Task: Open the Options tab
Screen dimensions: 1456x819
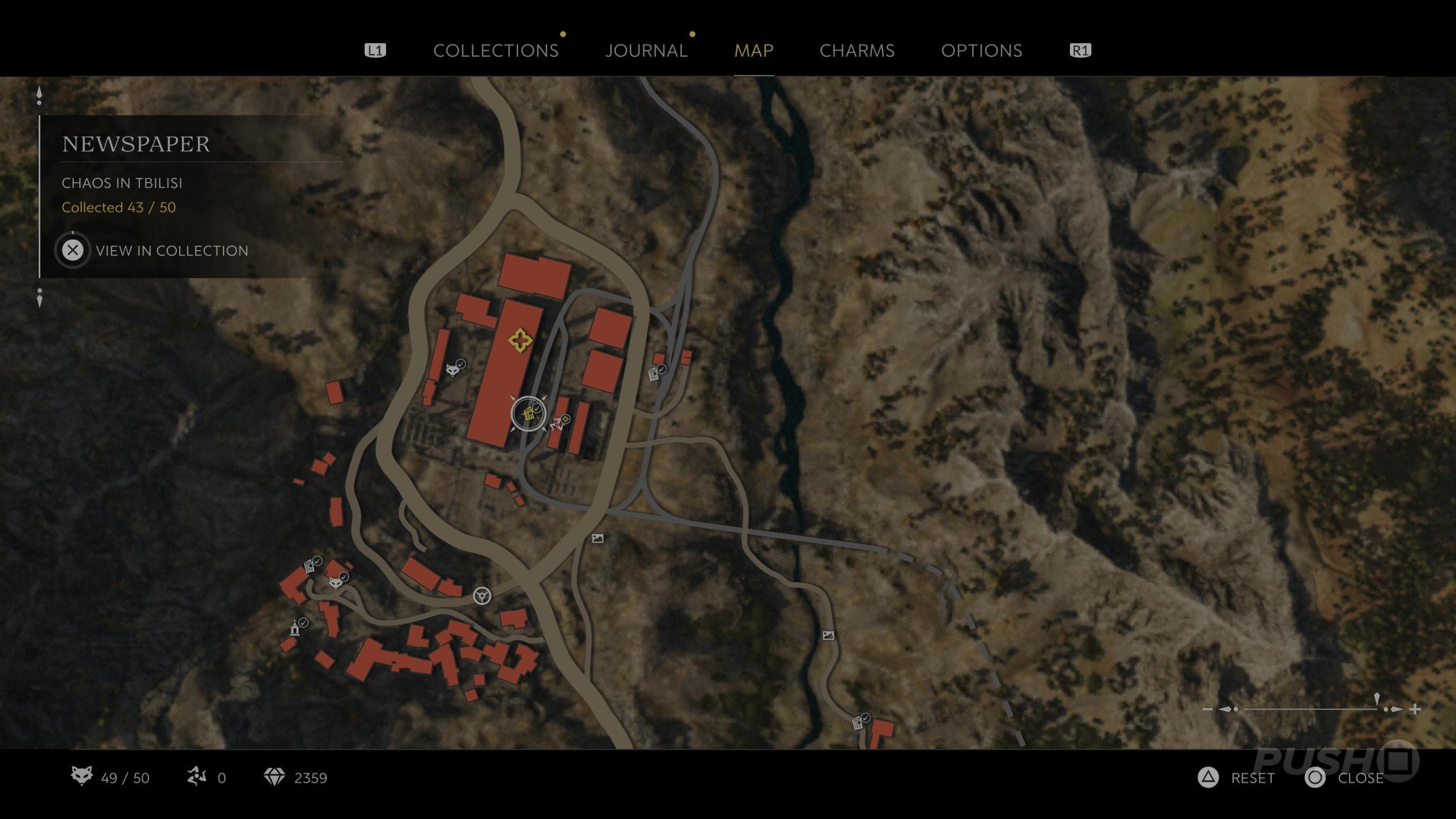Action: pyautogui.click(x=981, y=51)
